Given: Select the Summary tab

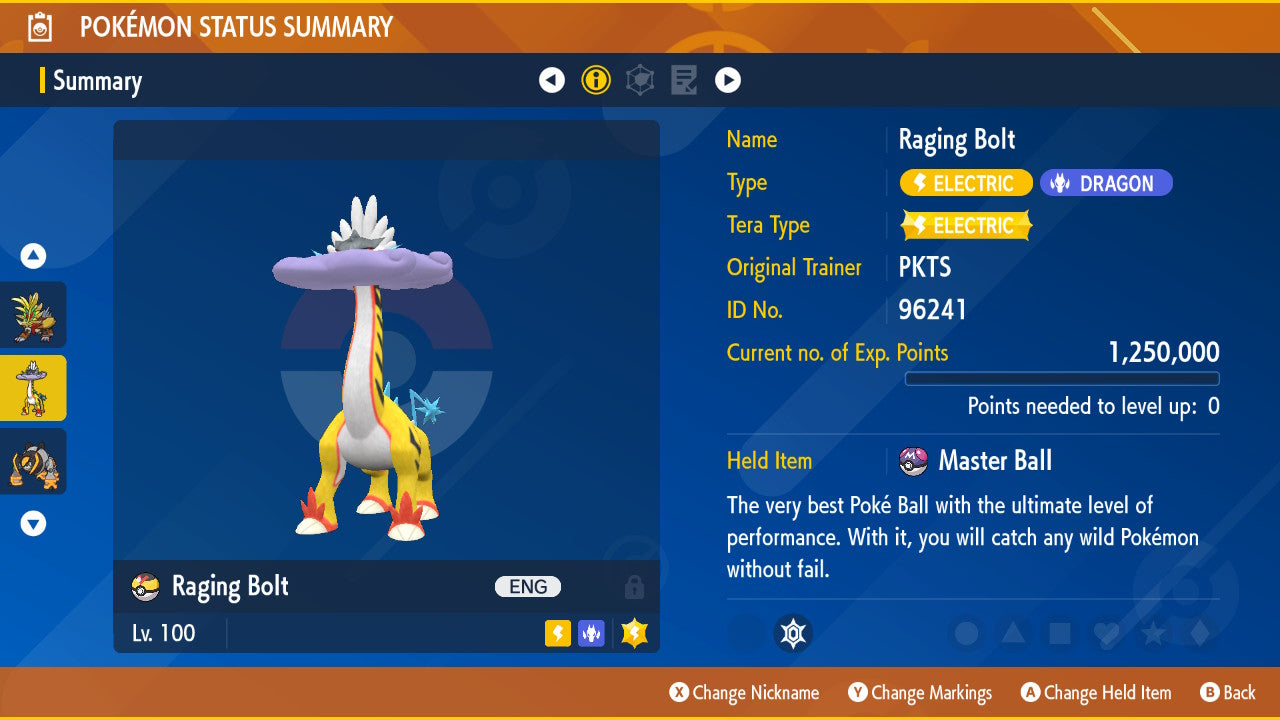Looking at the screenshot, I should pyautogui.click(x=97, y=81).
